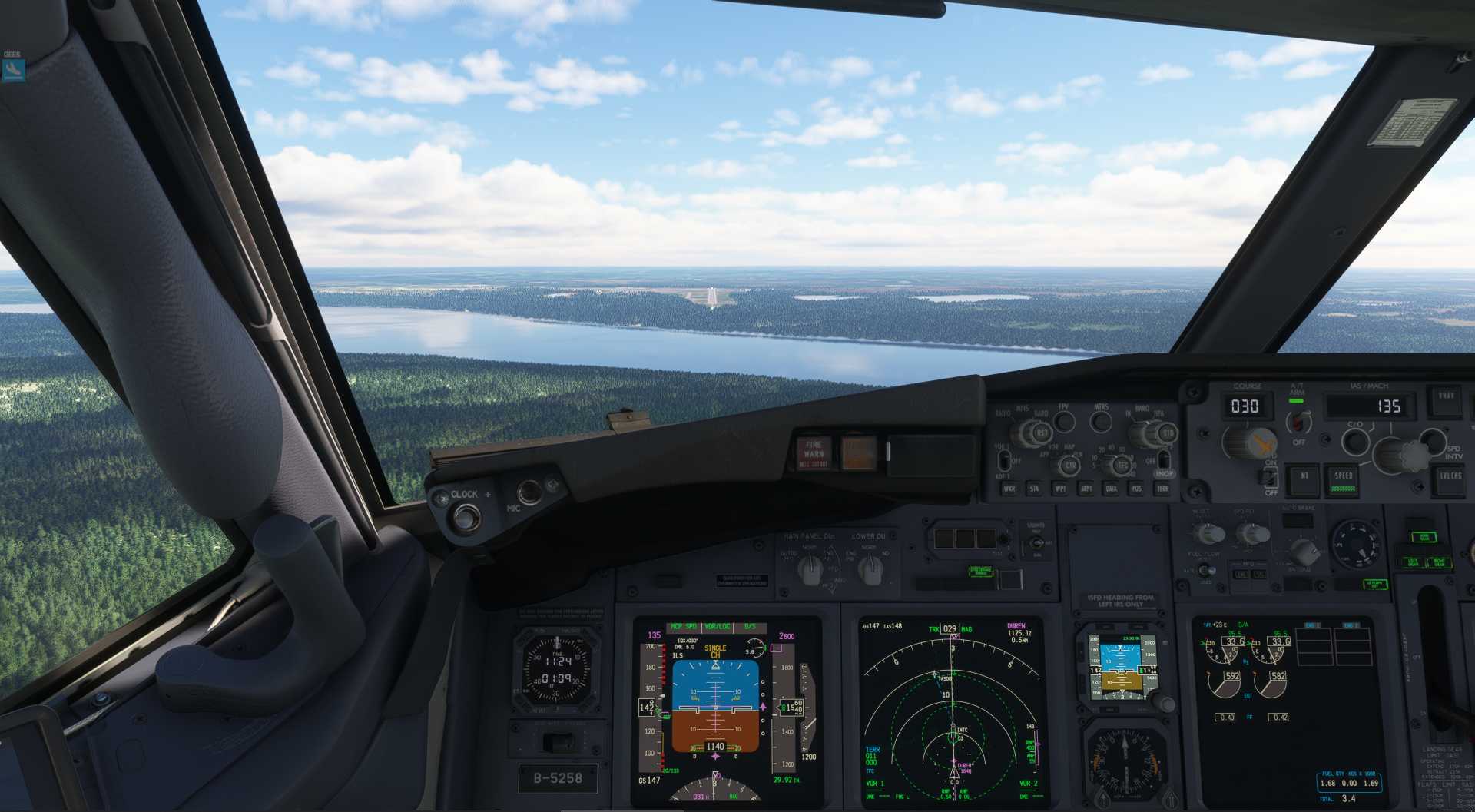
Task: Toggle the STA stations map button
Action: click(x=1035, y=489)
